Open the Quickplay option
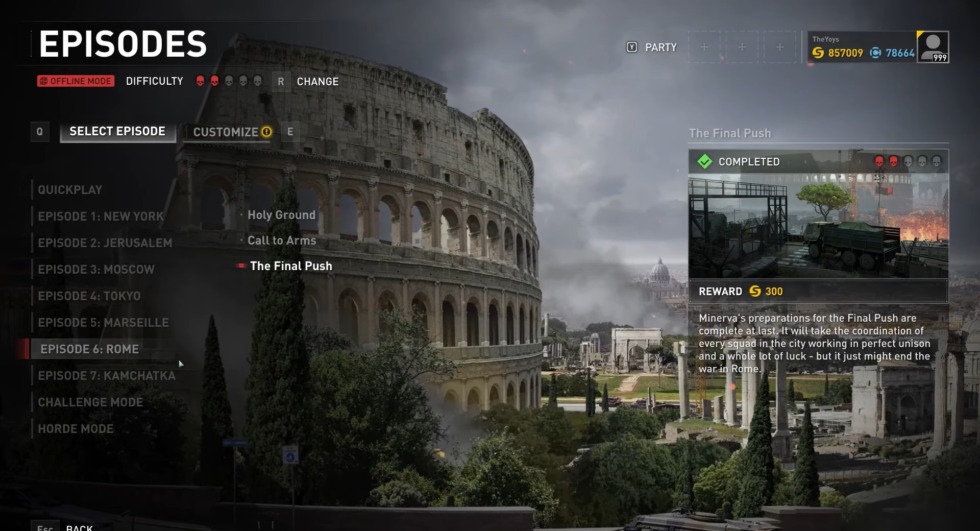The width and height of the screenshot is (980, 531). tap(70, 190)
